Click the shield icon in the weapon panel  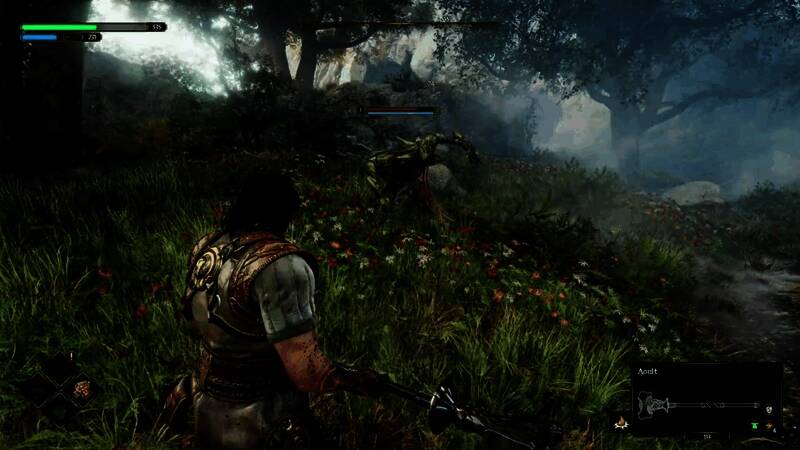[767, 410]
